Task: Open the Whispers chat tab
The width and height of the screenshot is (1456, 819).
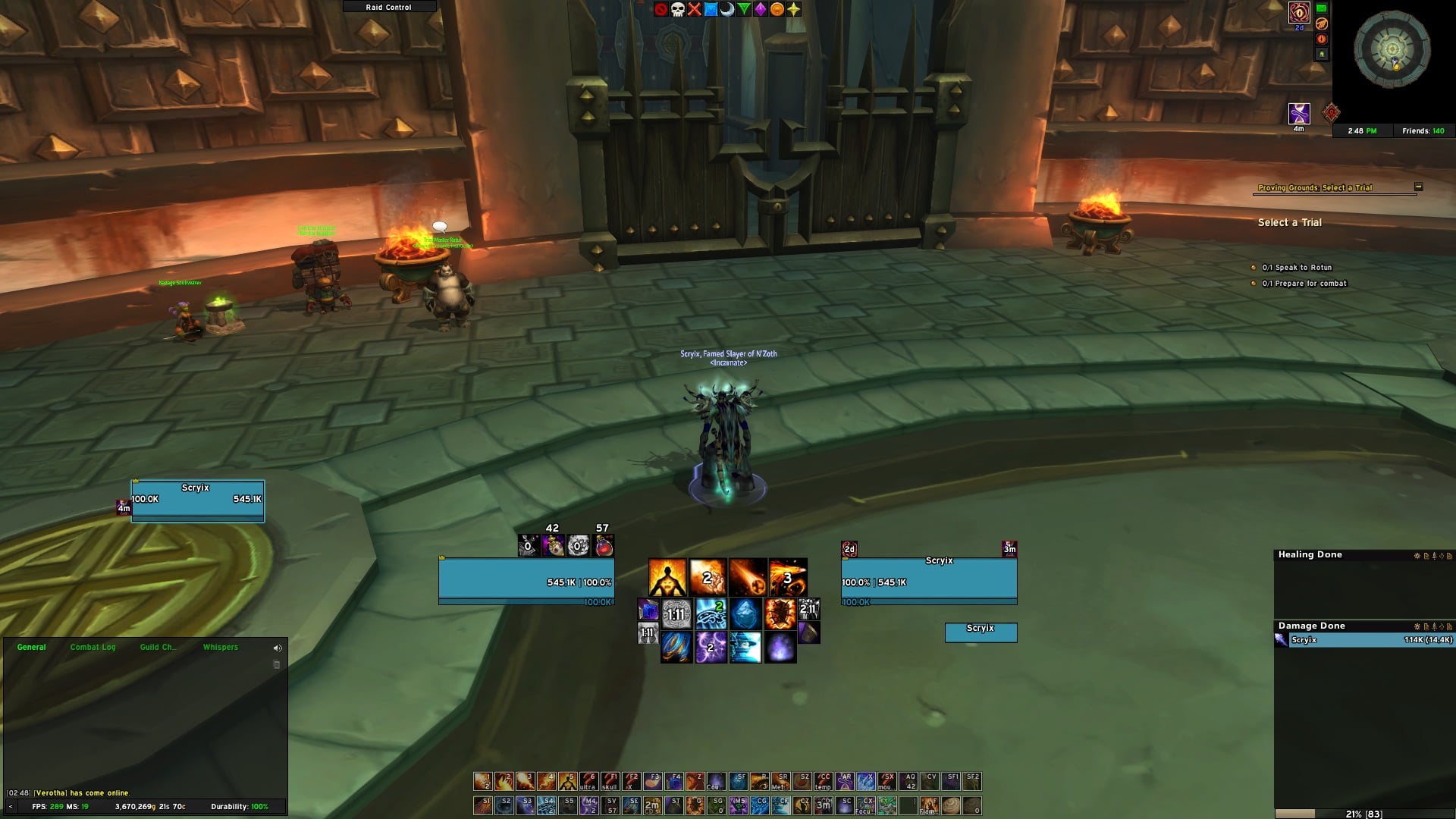Action: tap(221, 647)
